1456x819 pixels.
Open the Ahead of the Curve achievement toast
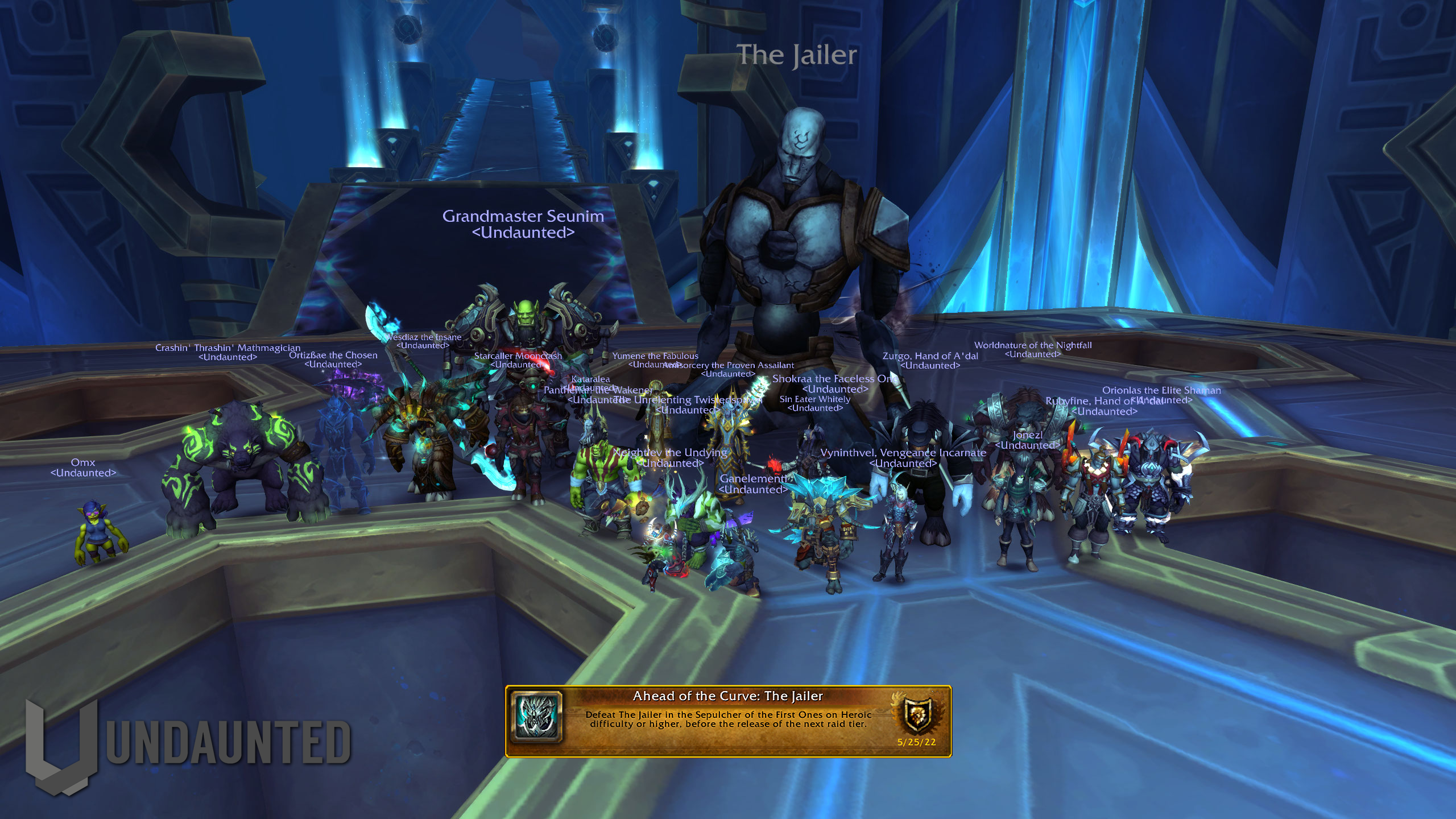click(728, 721)
